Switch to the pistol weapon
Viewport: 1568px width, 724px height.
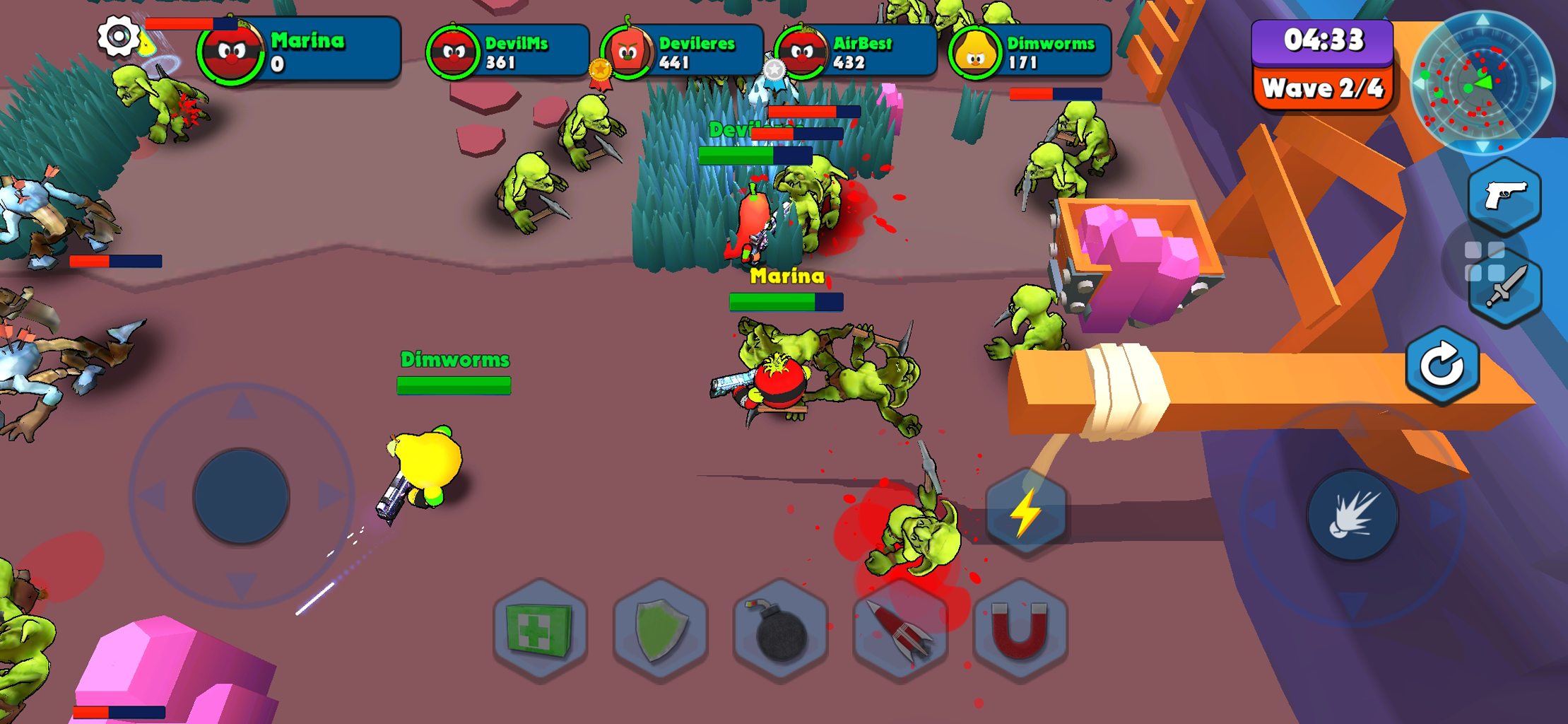[1504, 196]
